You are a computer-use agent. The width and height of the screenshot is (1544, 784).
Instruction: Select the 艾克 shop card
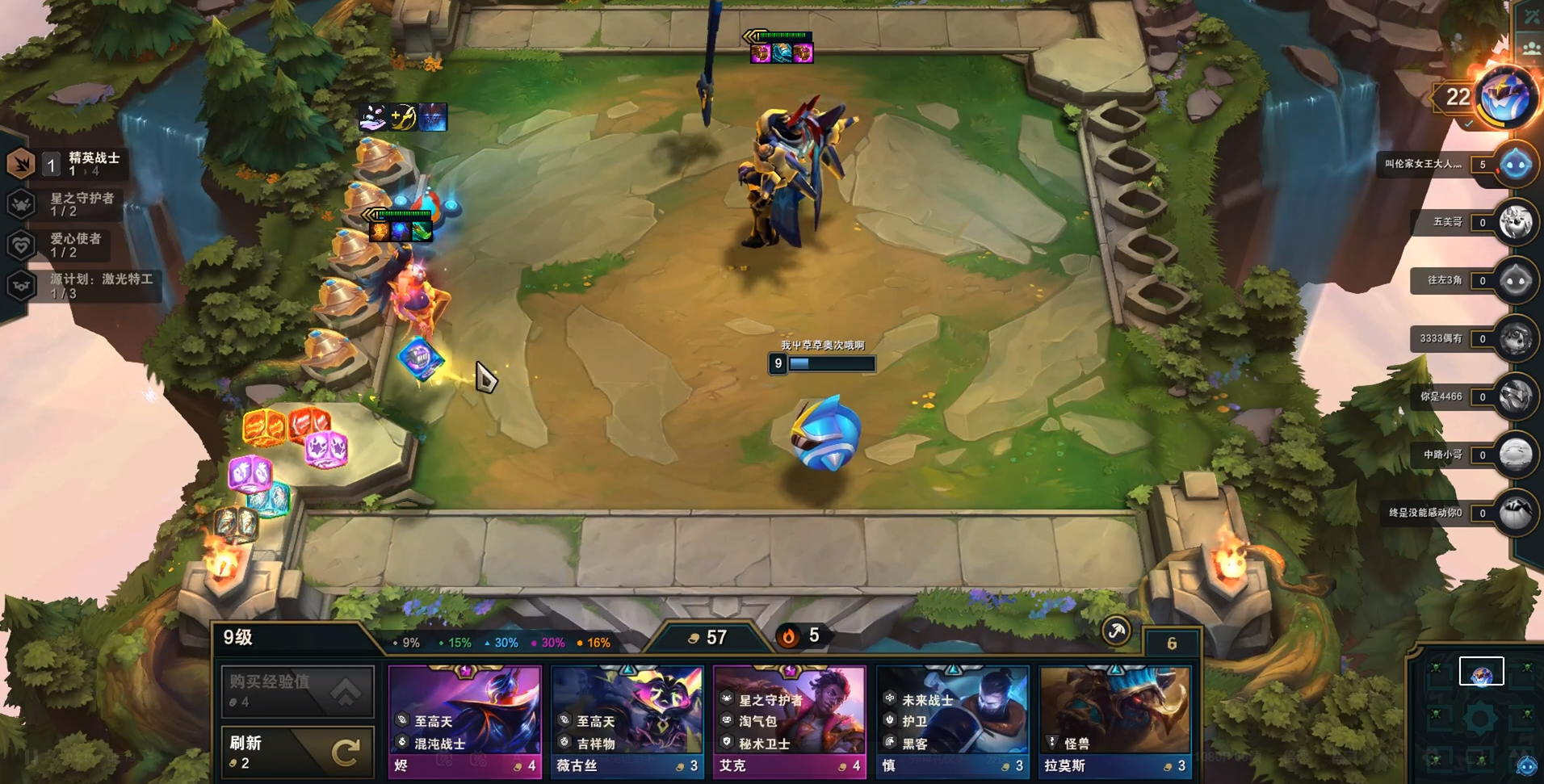(790, 720)
